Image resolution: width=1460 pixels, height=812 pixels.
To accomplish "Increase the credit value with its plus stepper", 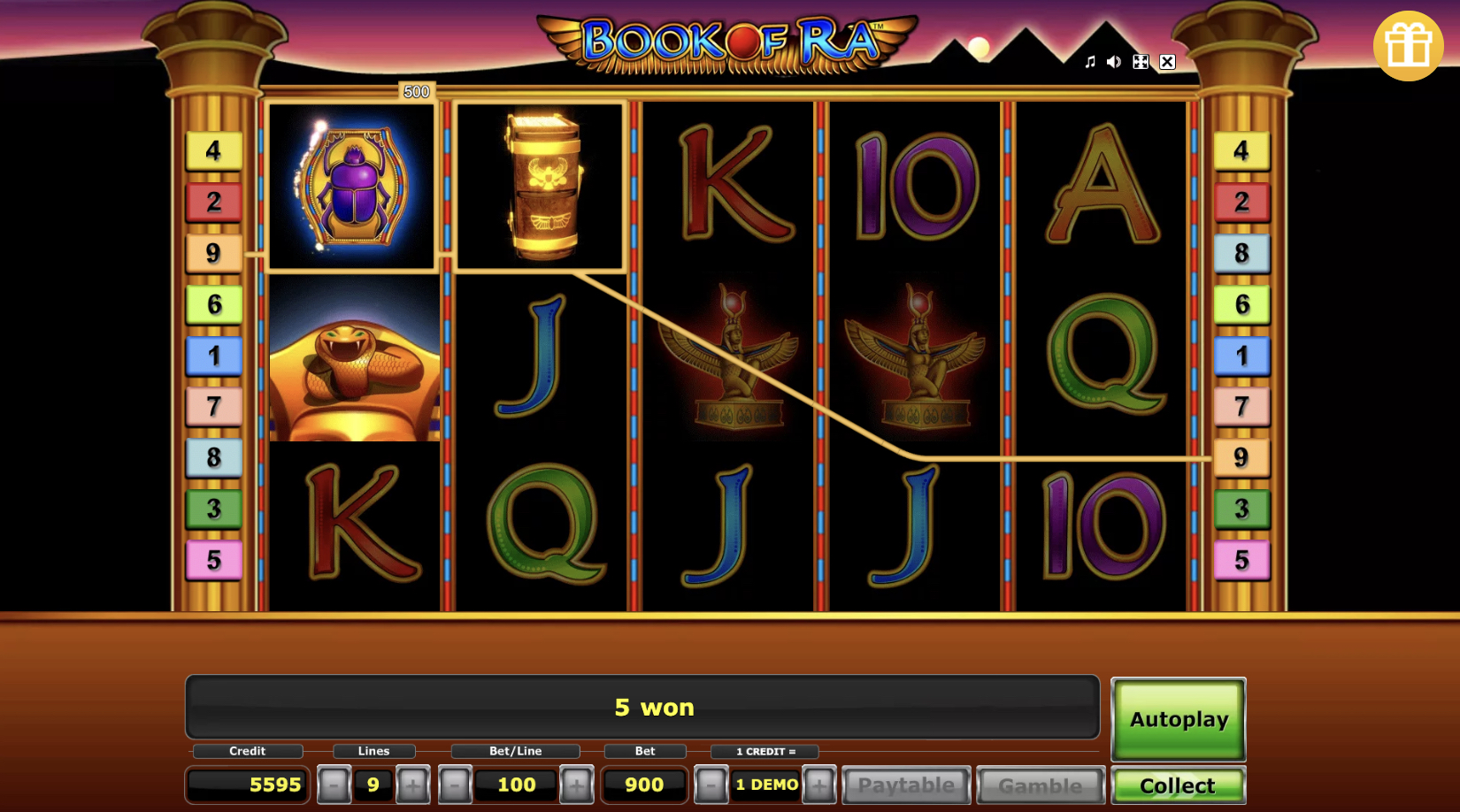I will [x=818, y=784].
